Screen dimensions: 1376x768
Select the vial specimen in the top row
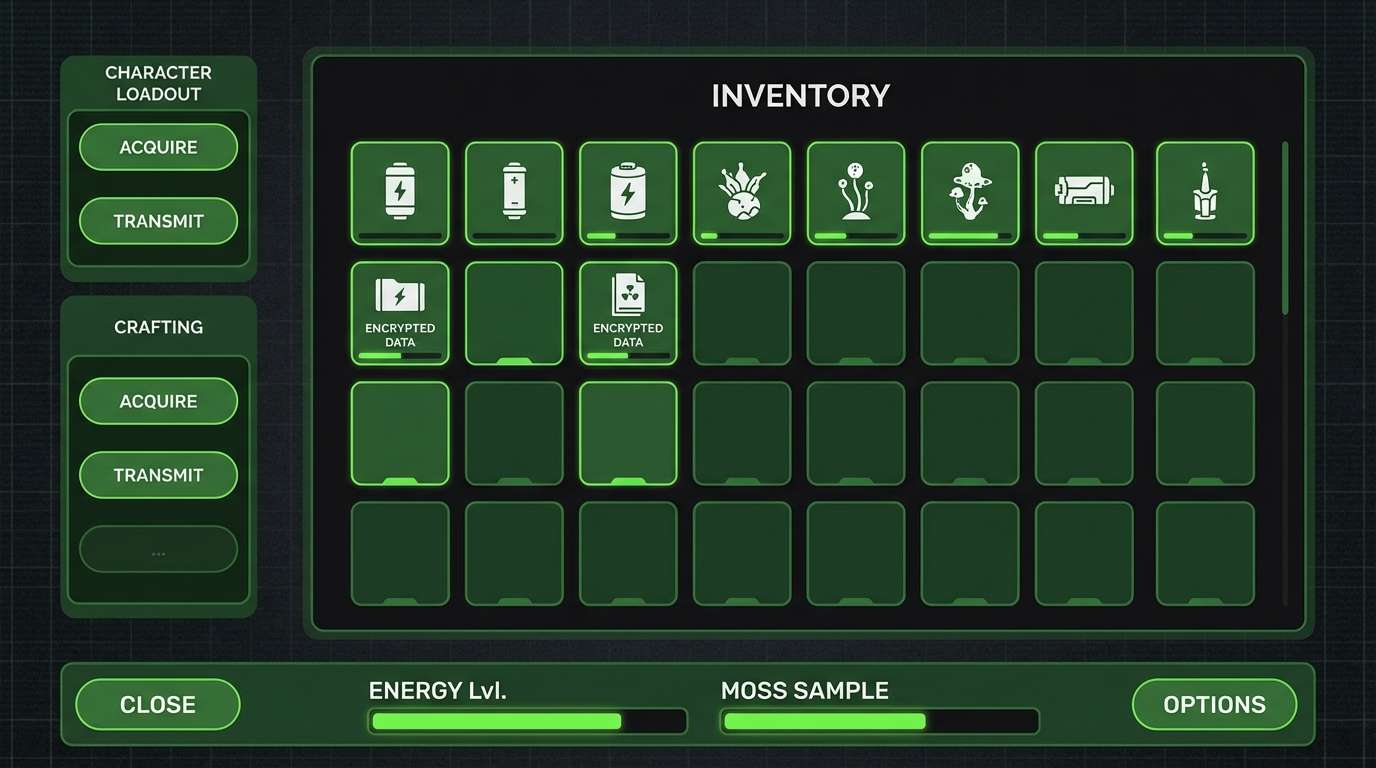point(1204,192)
